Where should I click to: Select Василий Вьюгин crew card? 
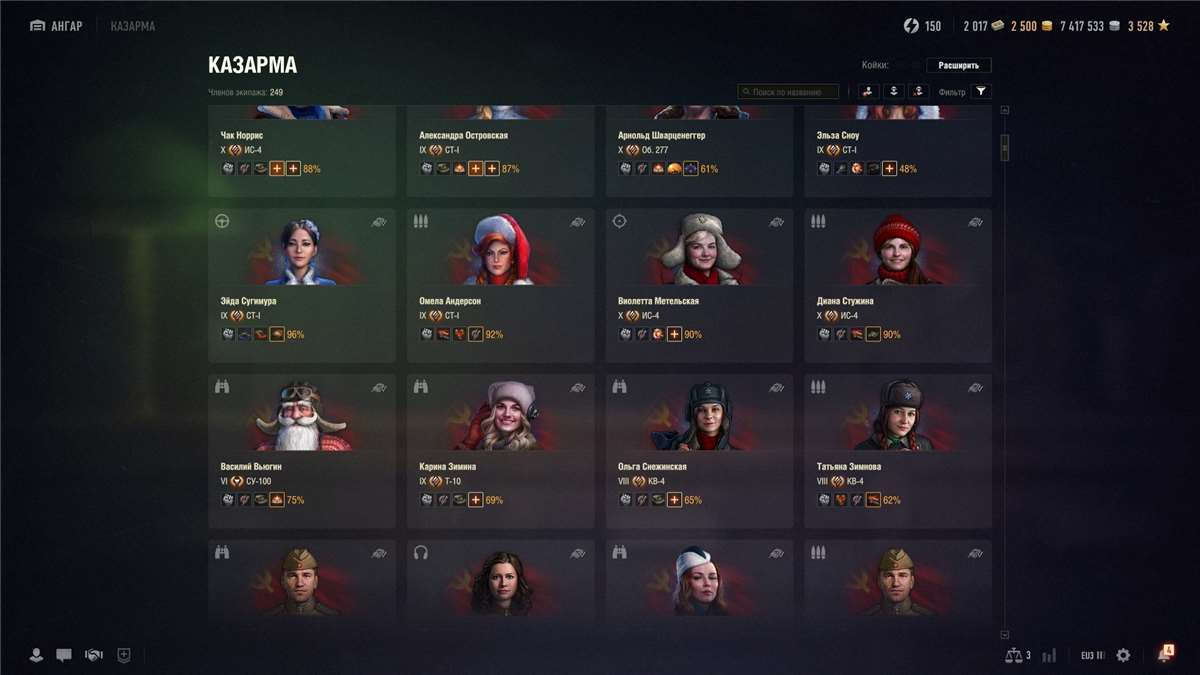[301, 451]
